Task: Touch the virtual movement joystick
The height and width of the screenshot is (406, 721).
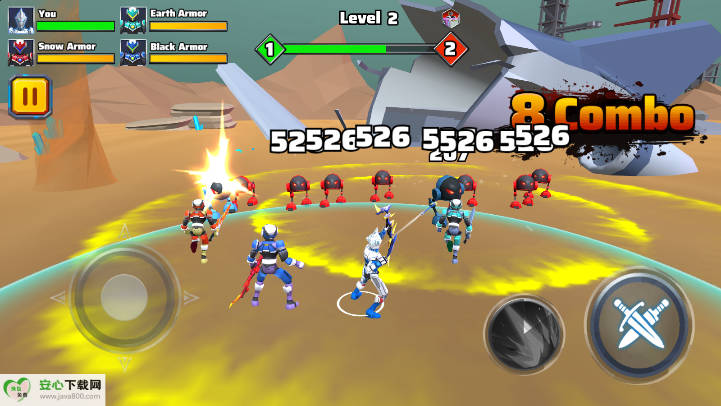Action: [x=125, y=297]
